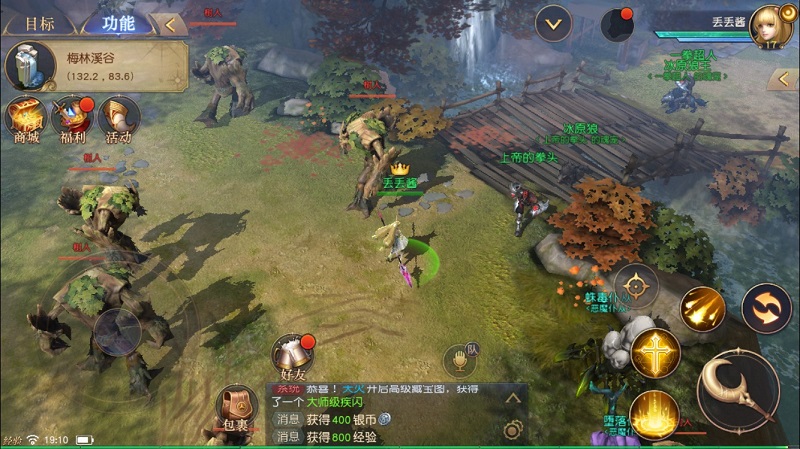Screen dimensions: 800x449
Task: Cast the golden light pillar skill
Action: click(655, 414)
